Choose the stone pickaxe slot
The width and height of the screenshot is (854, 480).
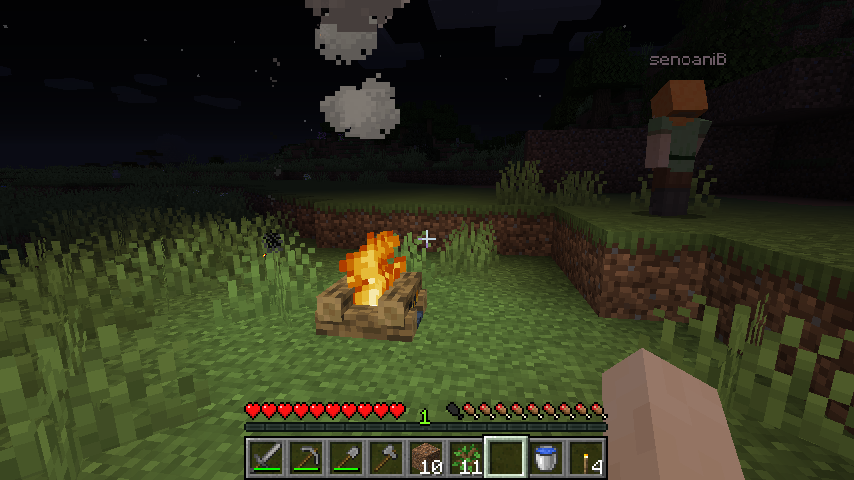[x=306, y=458]
